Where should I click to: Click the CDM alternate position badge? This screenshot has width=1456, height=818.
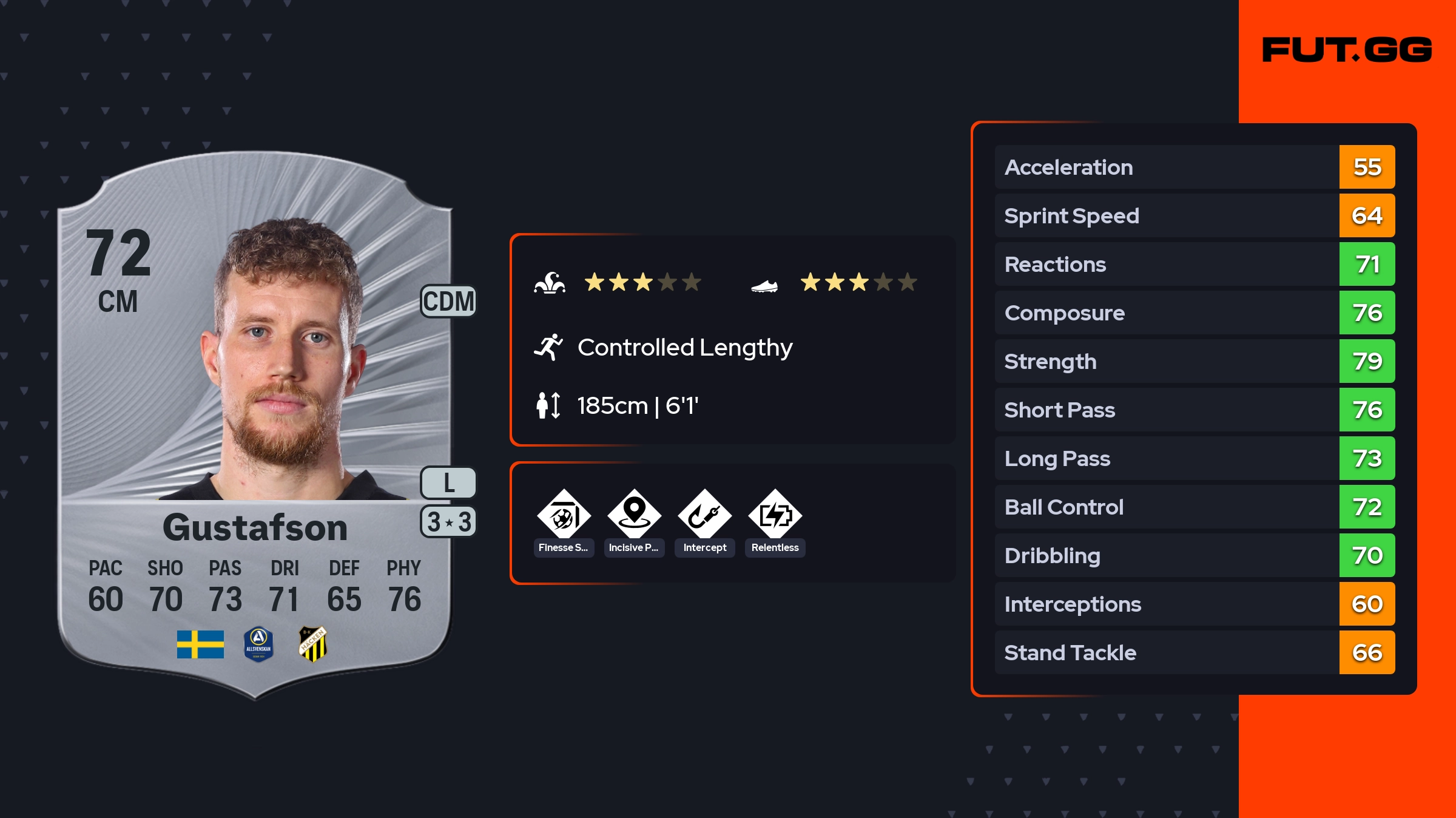[x=448, y=301]
